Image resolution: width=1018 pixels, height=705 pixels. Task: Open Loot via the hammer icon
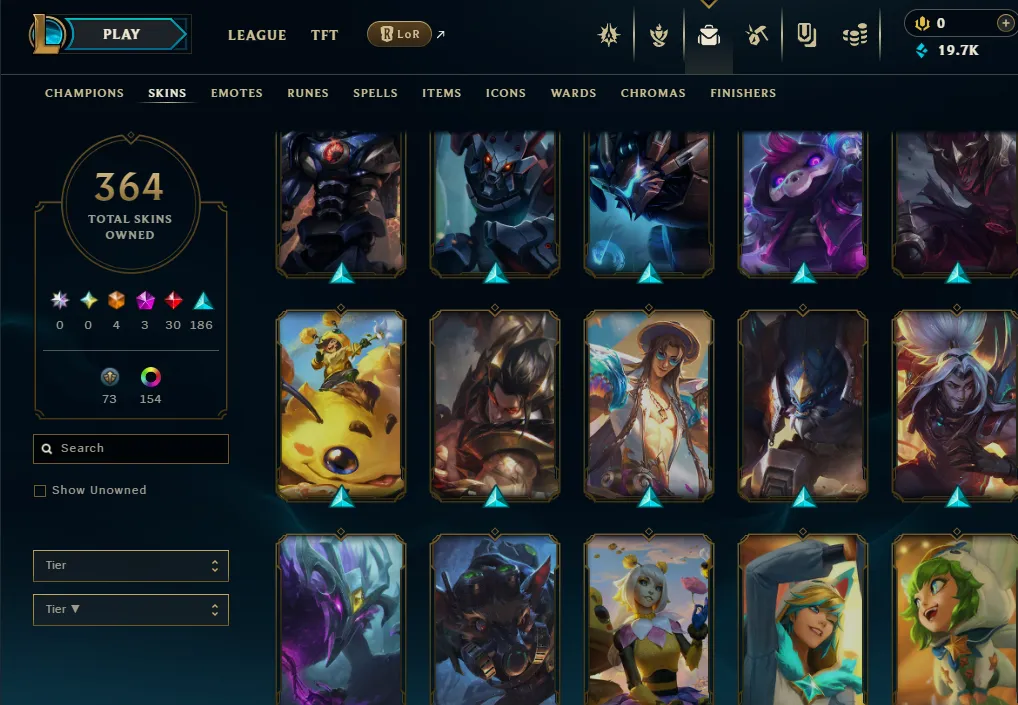click(757, 36)
